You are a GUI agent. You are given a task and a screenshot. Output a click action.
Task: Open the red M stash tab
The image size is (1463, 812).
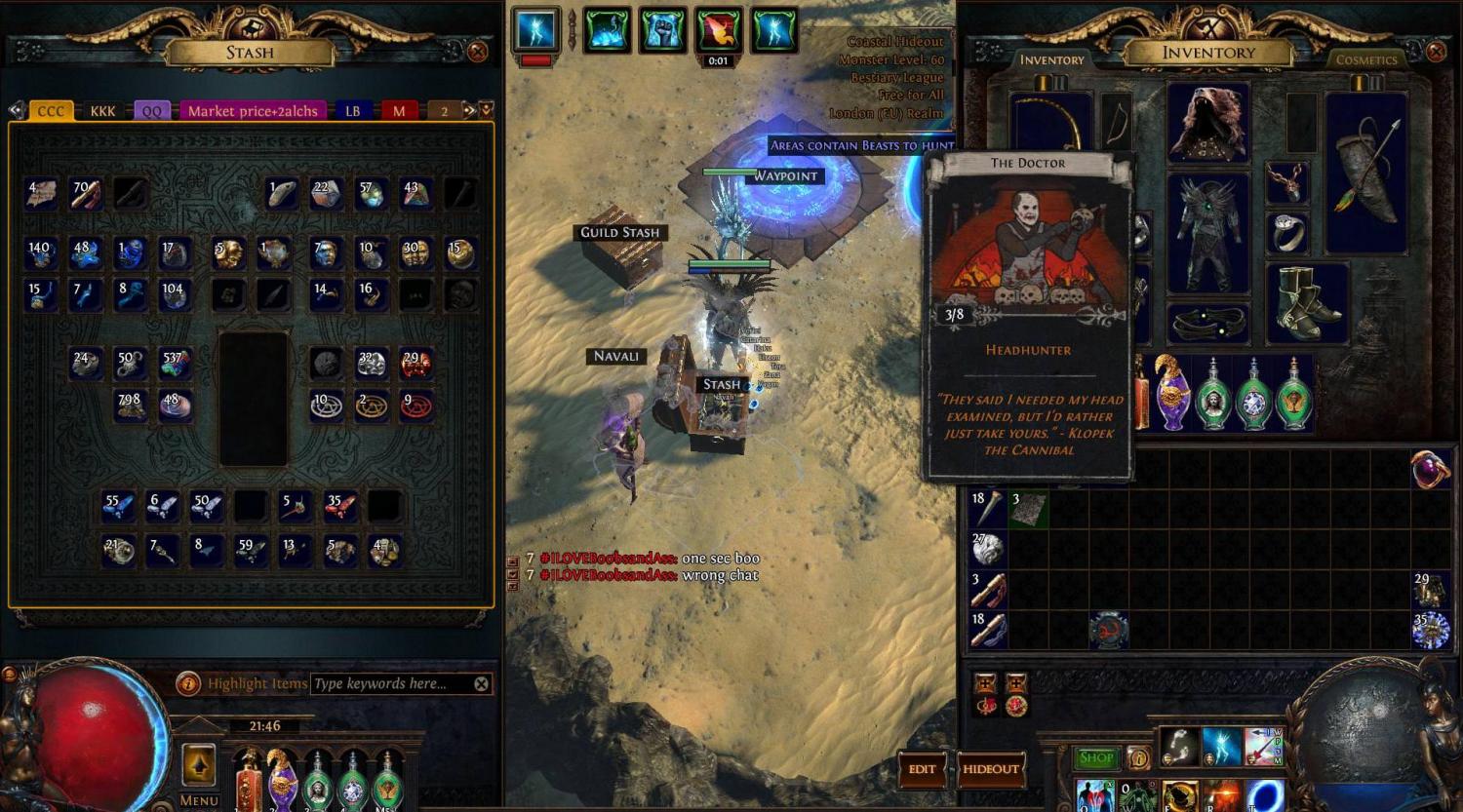point(399,111)
